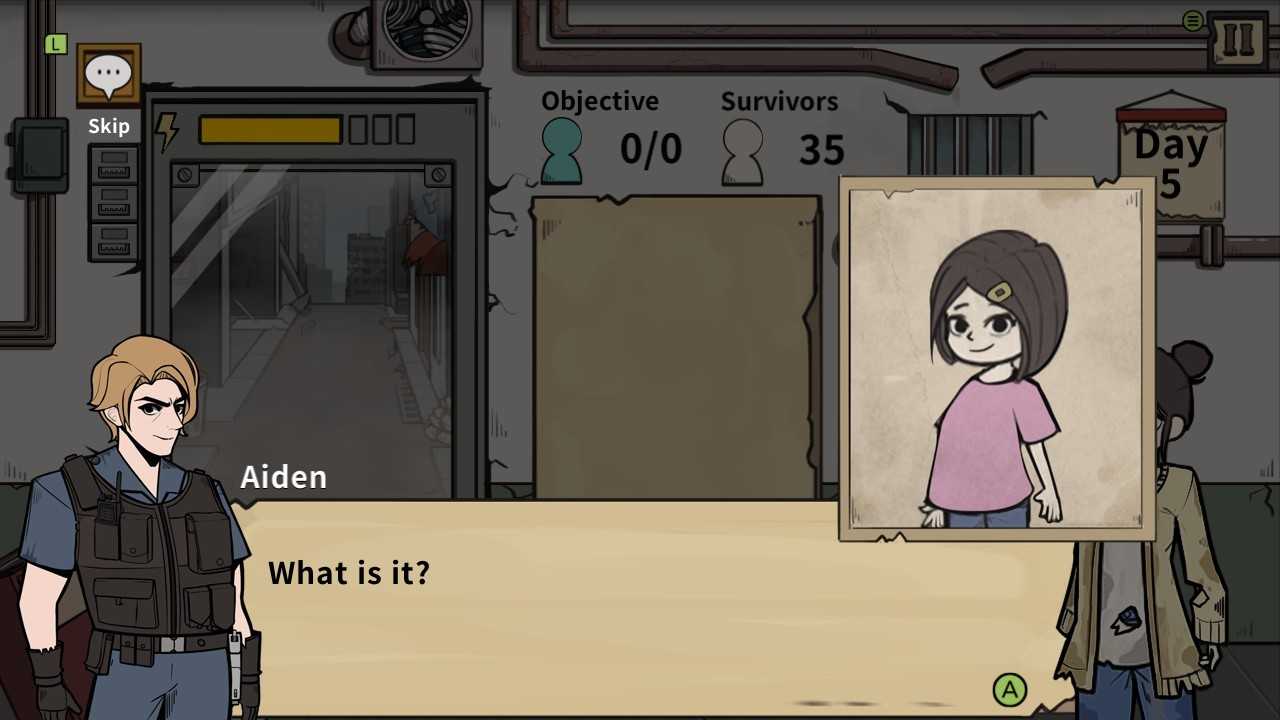Tap the Skip speech bubble icon
The height and width of the screenshot is (720, 1280).
coord(109,72)
